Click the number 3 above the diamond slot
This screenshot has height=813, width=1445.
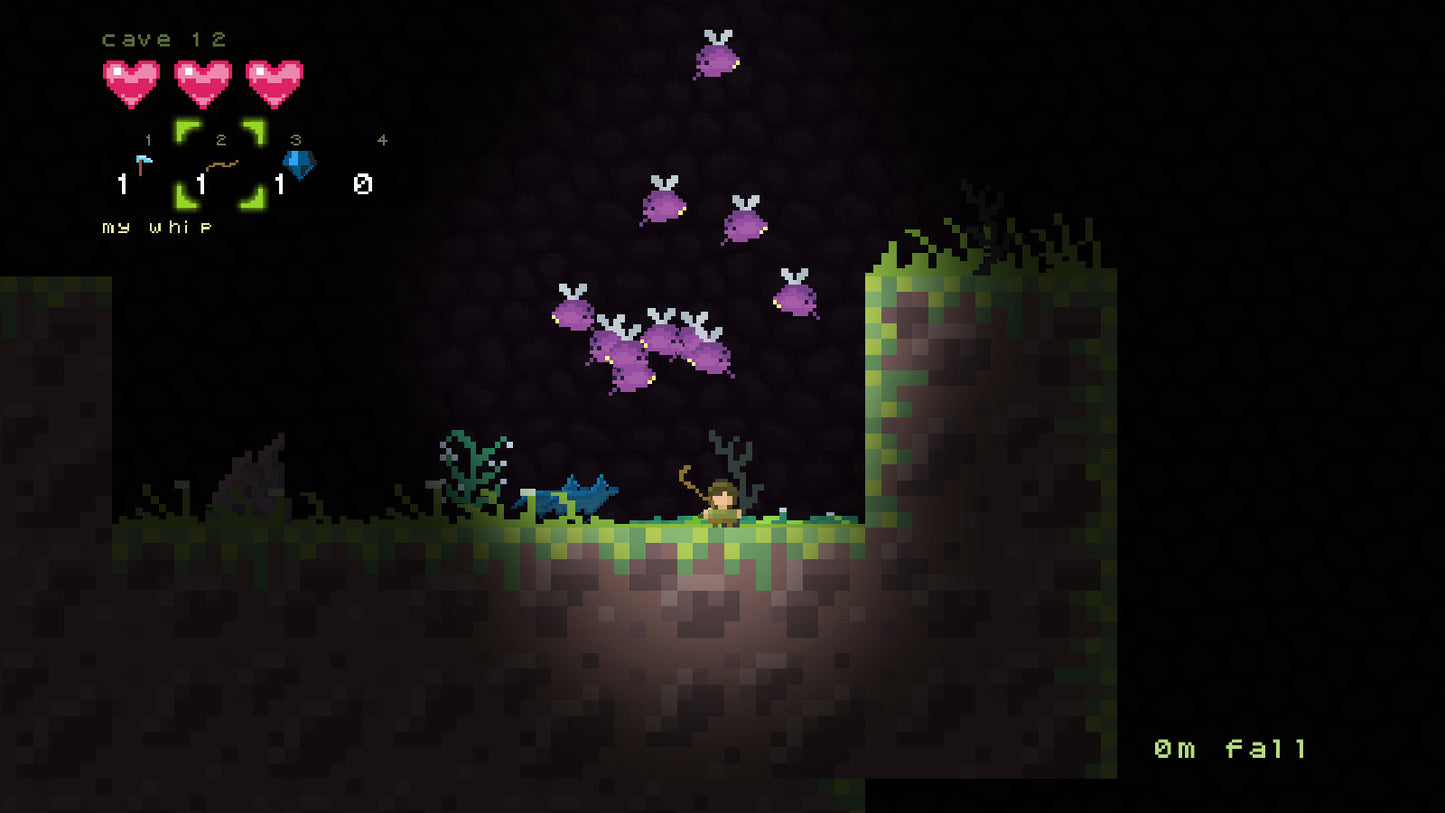click(295, 140)
